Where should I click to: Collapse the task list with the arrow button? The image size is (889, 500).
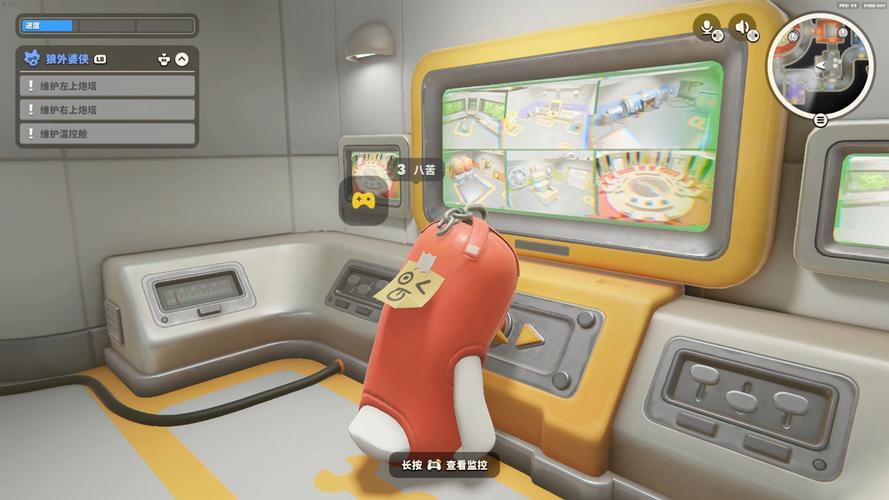click(182, 60)
